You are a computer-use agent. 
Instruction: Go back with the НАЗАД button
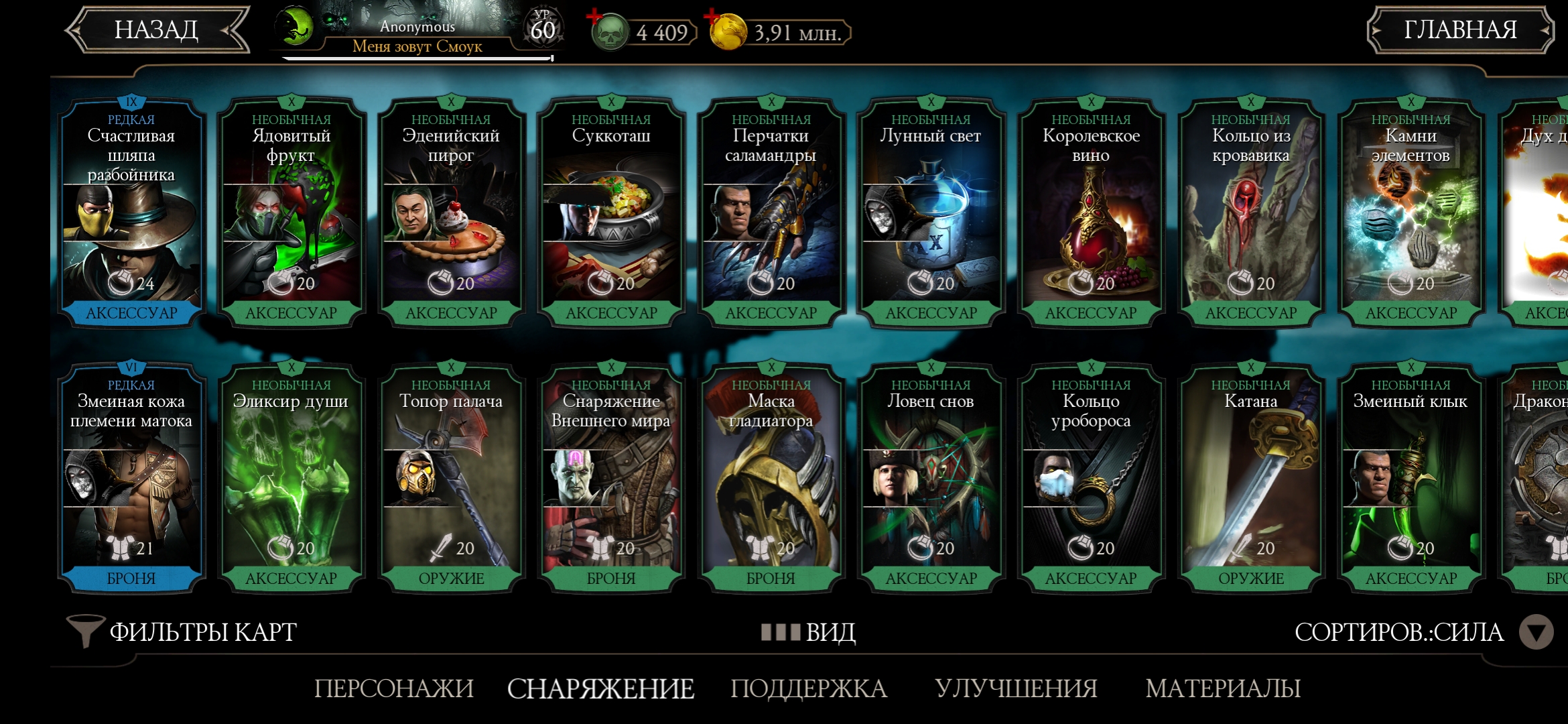[x=156, y=30]
